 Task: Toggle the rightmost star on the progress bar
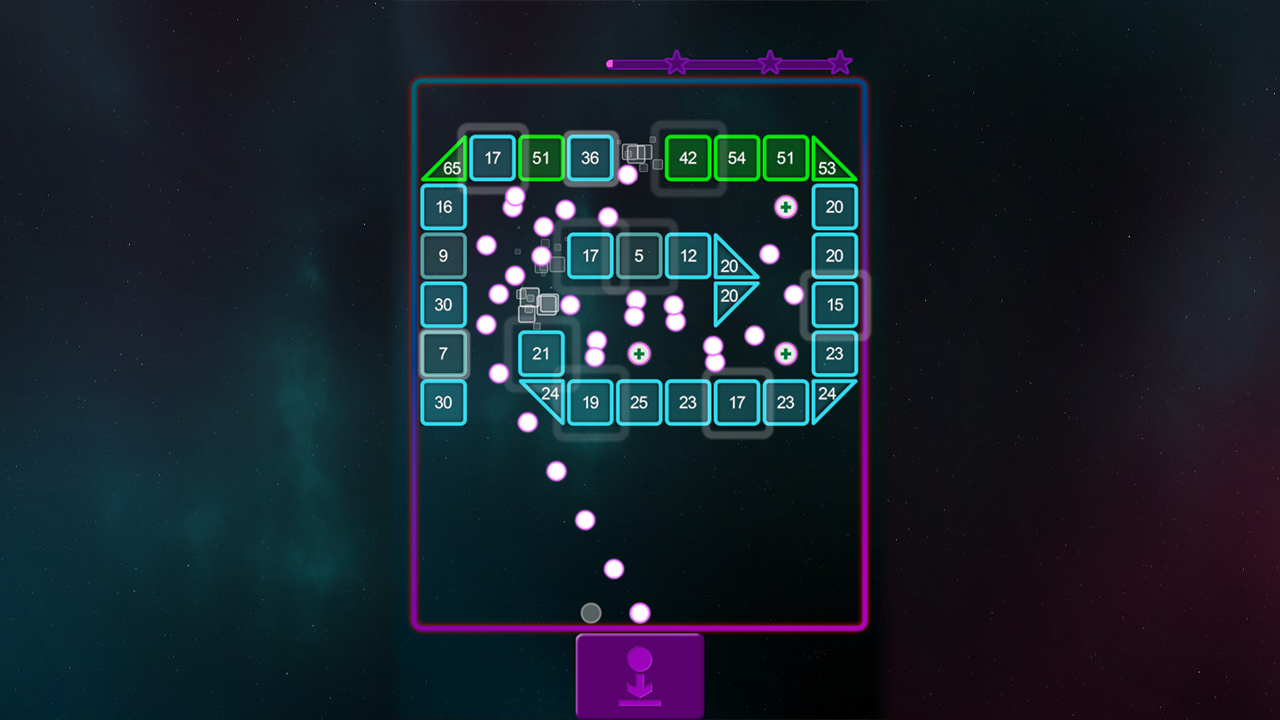tap(839, 62)
